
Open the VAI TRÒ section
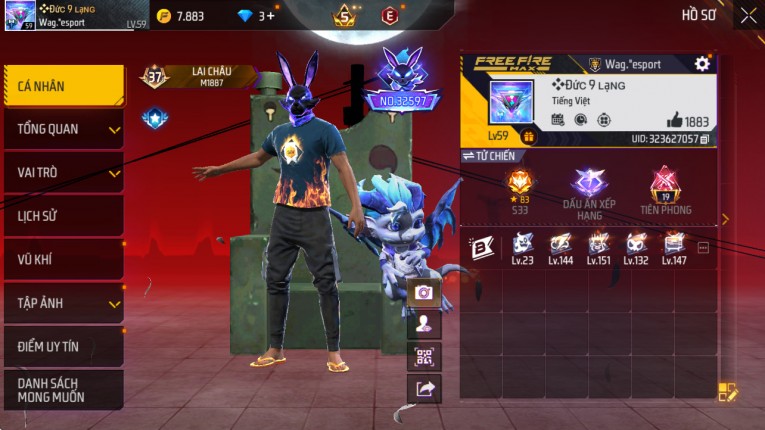[64, 172]
